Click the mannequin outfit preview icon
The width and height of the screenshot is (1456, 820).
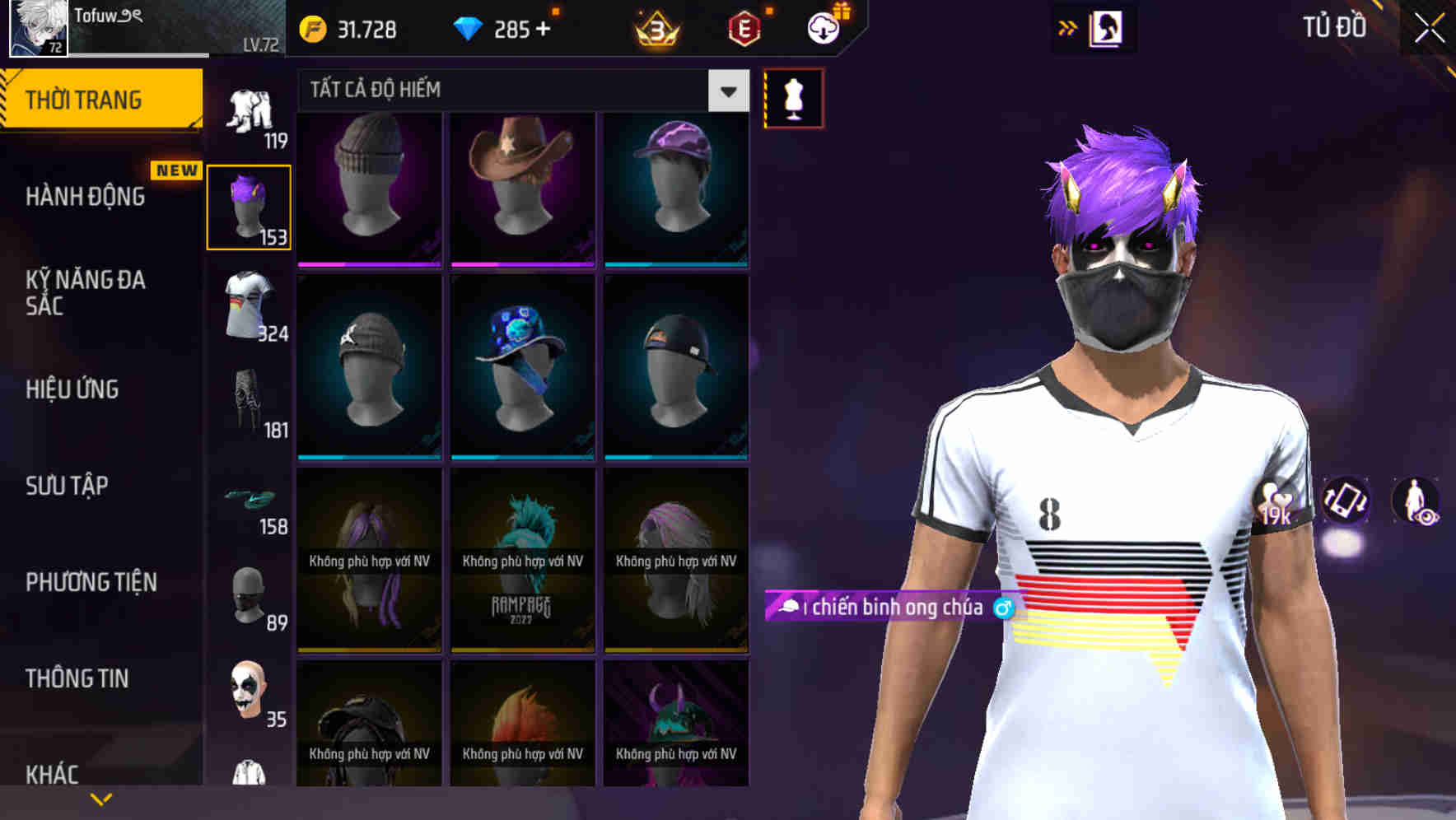pos(793,97)
